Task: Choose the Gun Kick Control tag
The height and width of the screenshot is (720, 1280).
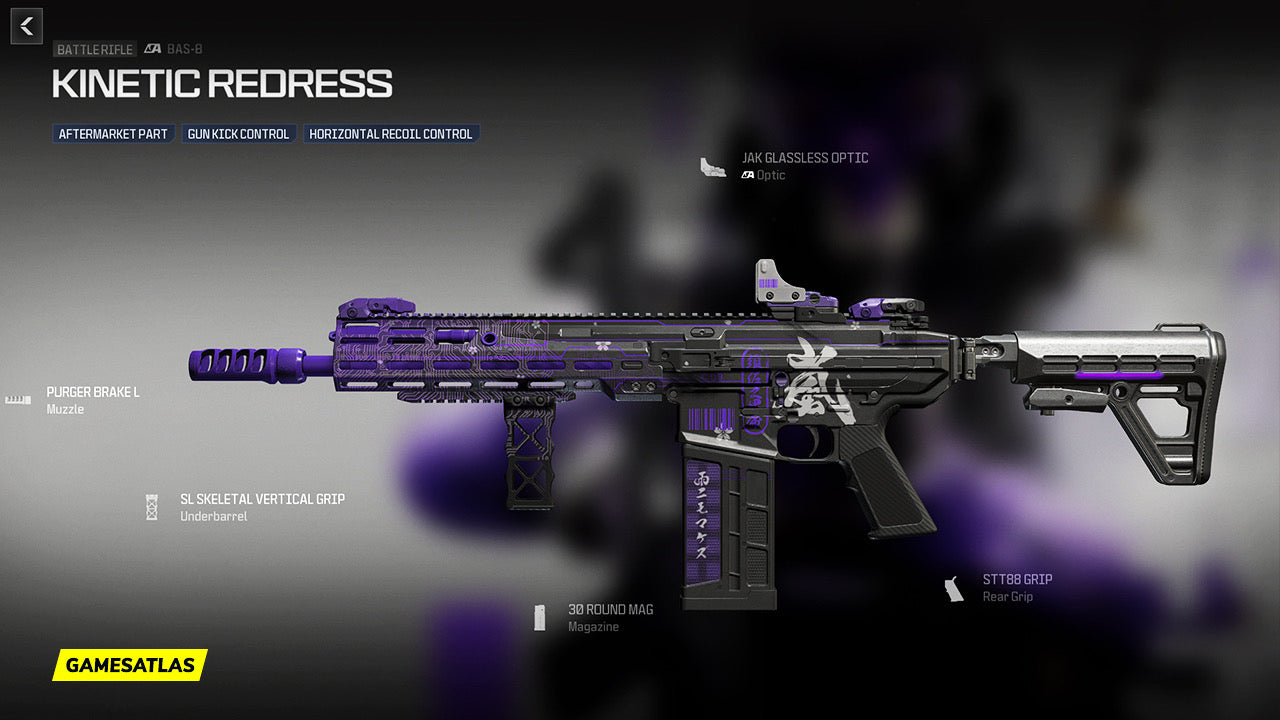Action: [238, 134]
